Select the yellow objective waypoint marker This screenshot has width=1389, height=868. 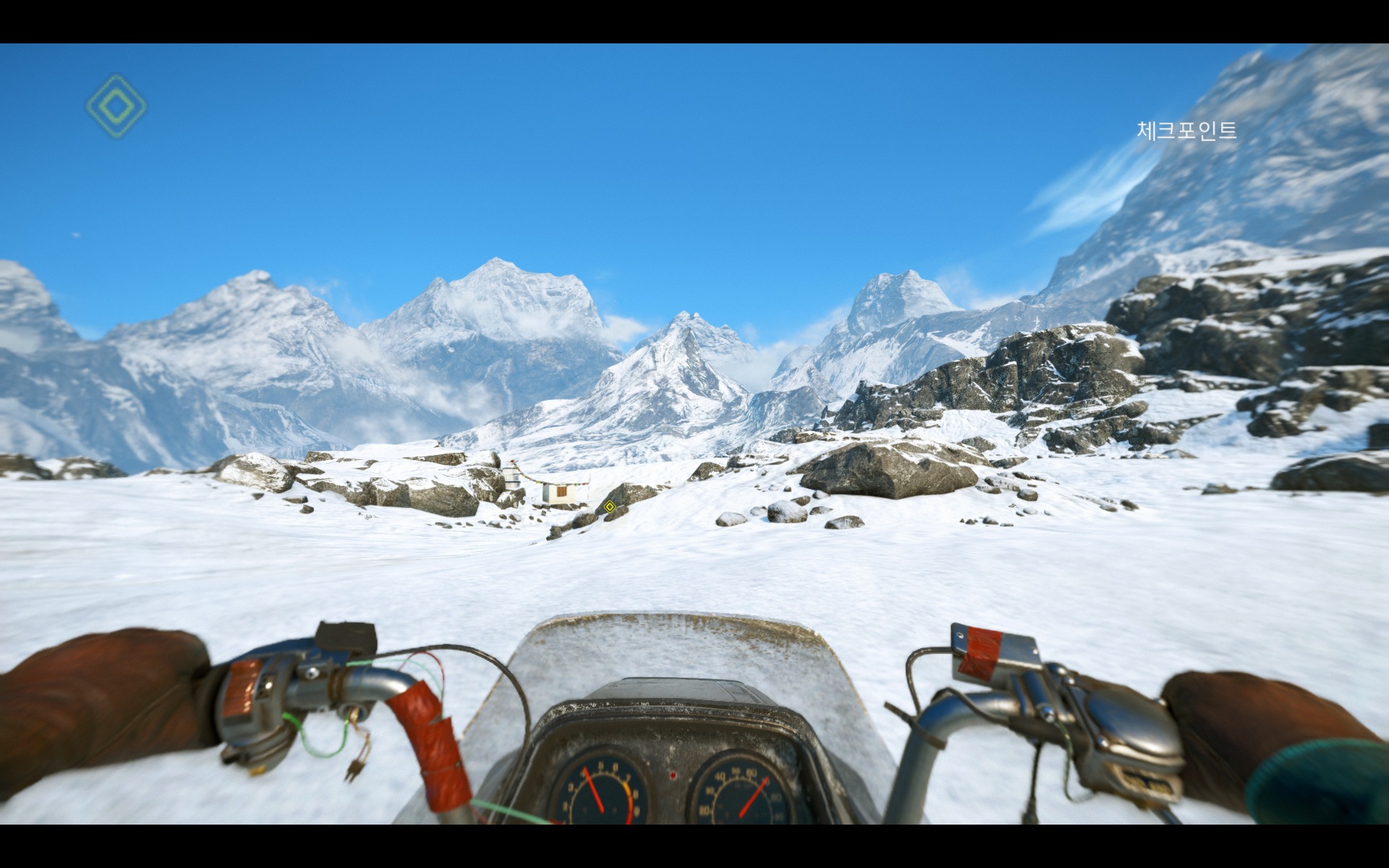click(609, 506)
